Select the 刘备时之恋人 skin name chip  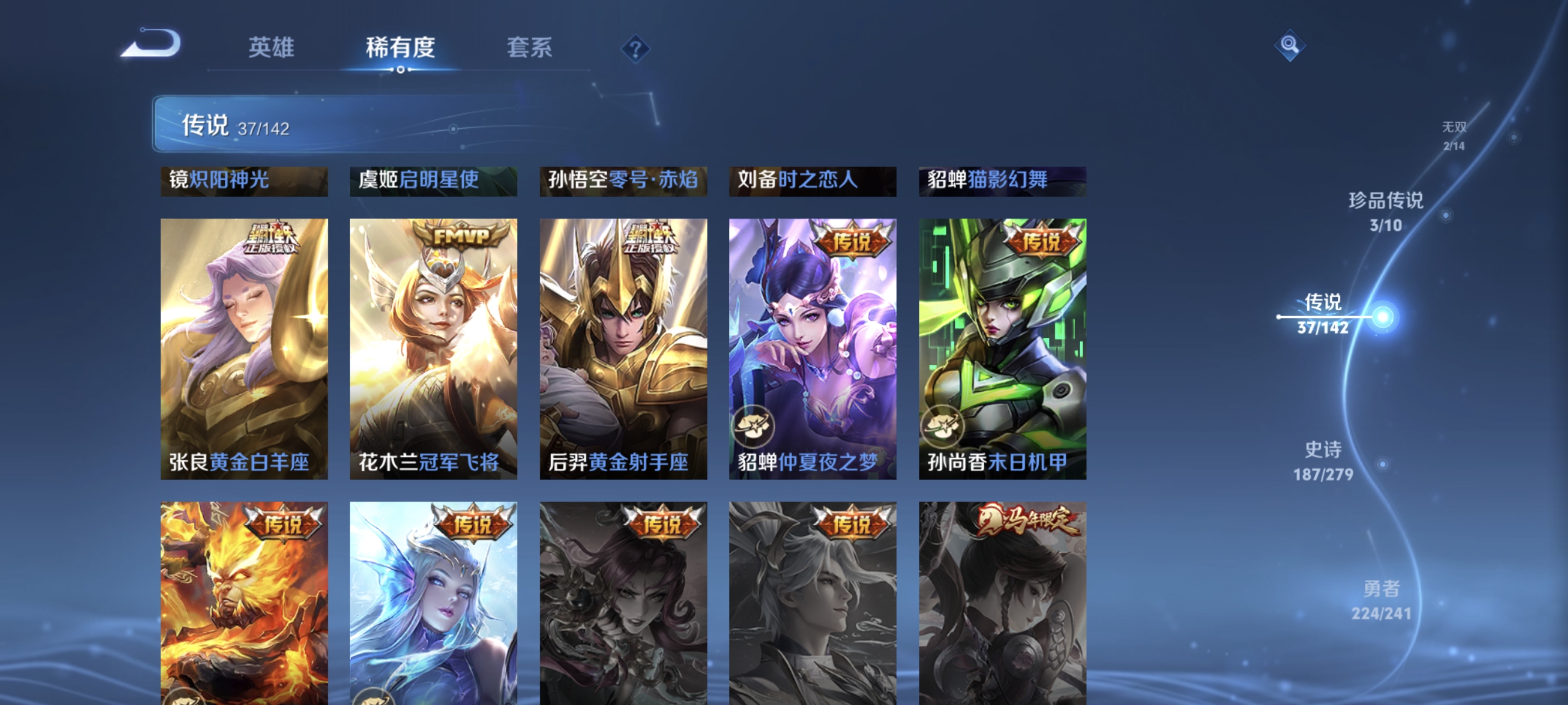(x=812, y=181)
